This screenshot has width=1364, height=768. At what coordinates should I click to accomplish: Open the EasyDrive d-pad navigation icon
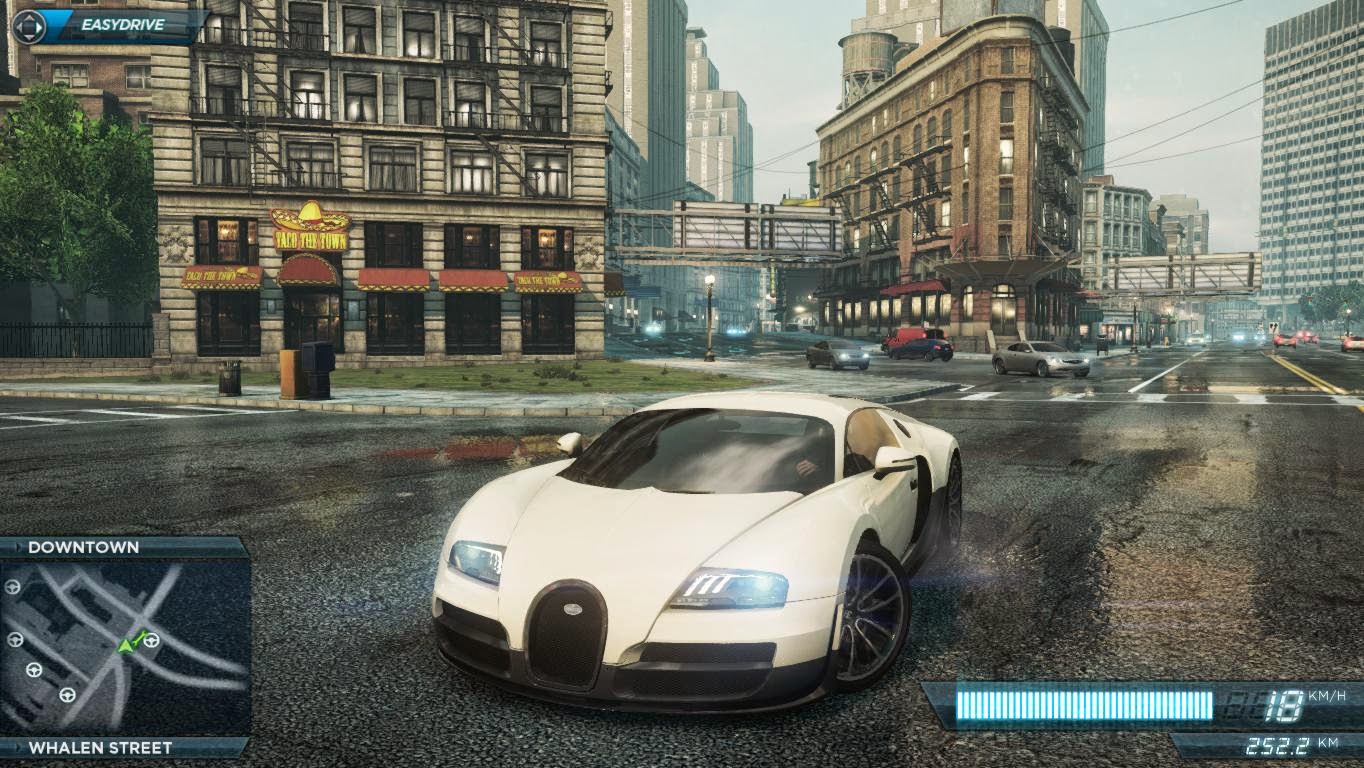pyautogui.click(x=29, y=27)
